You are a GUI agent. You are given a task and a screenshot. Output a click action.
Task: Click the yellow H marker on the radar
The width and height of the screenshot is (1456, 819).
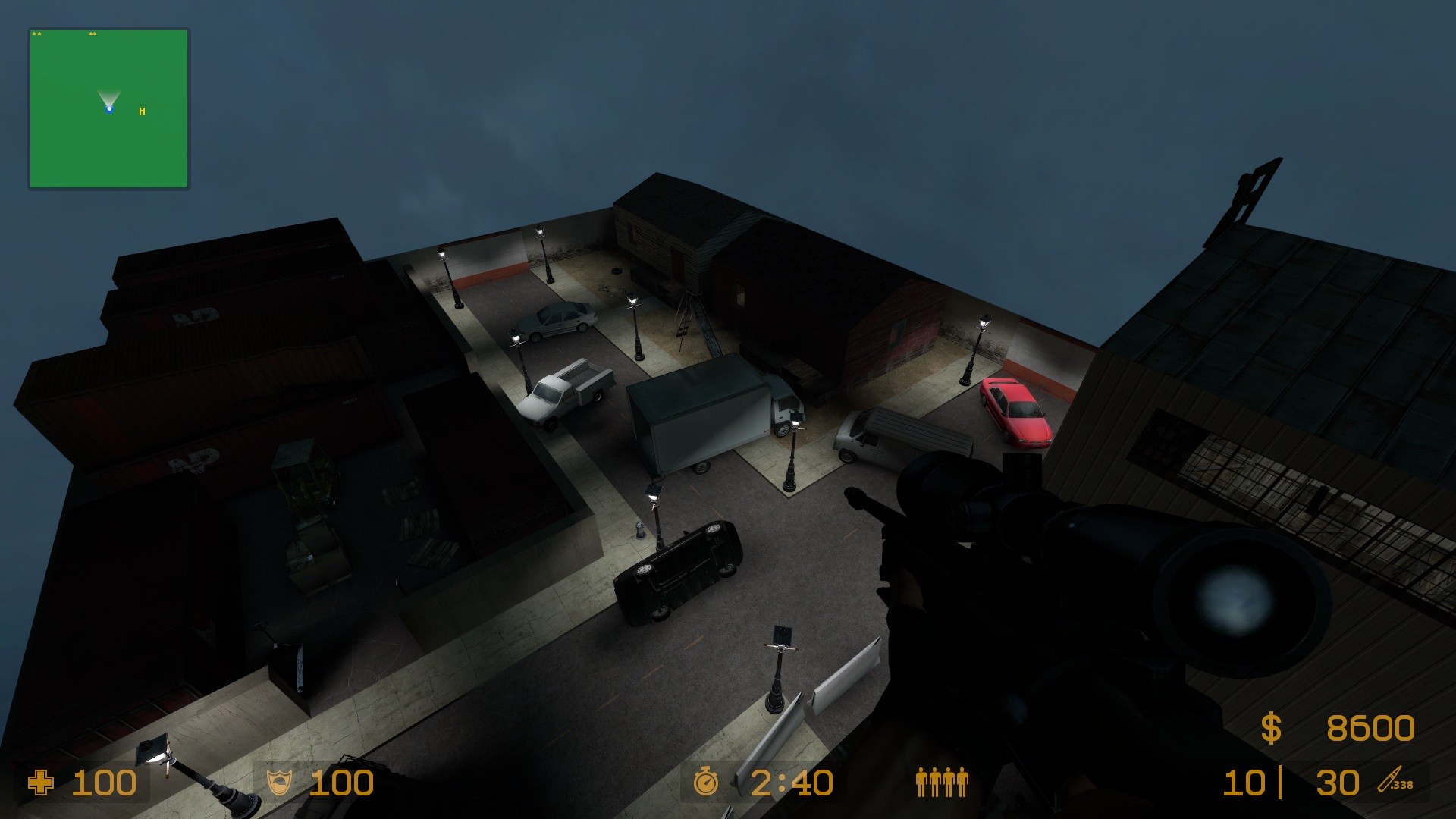click(141, 111)
